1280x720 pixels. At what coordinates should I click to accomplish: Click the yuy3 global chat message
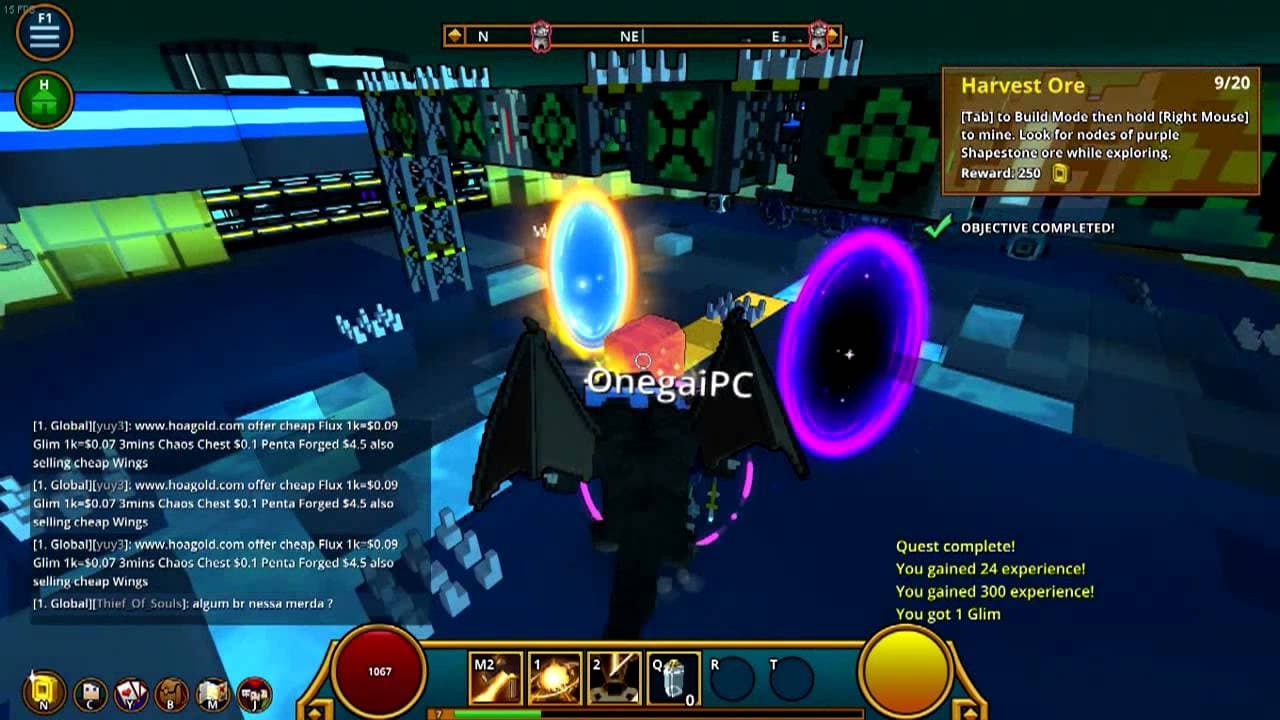215,444
